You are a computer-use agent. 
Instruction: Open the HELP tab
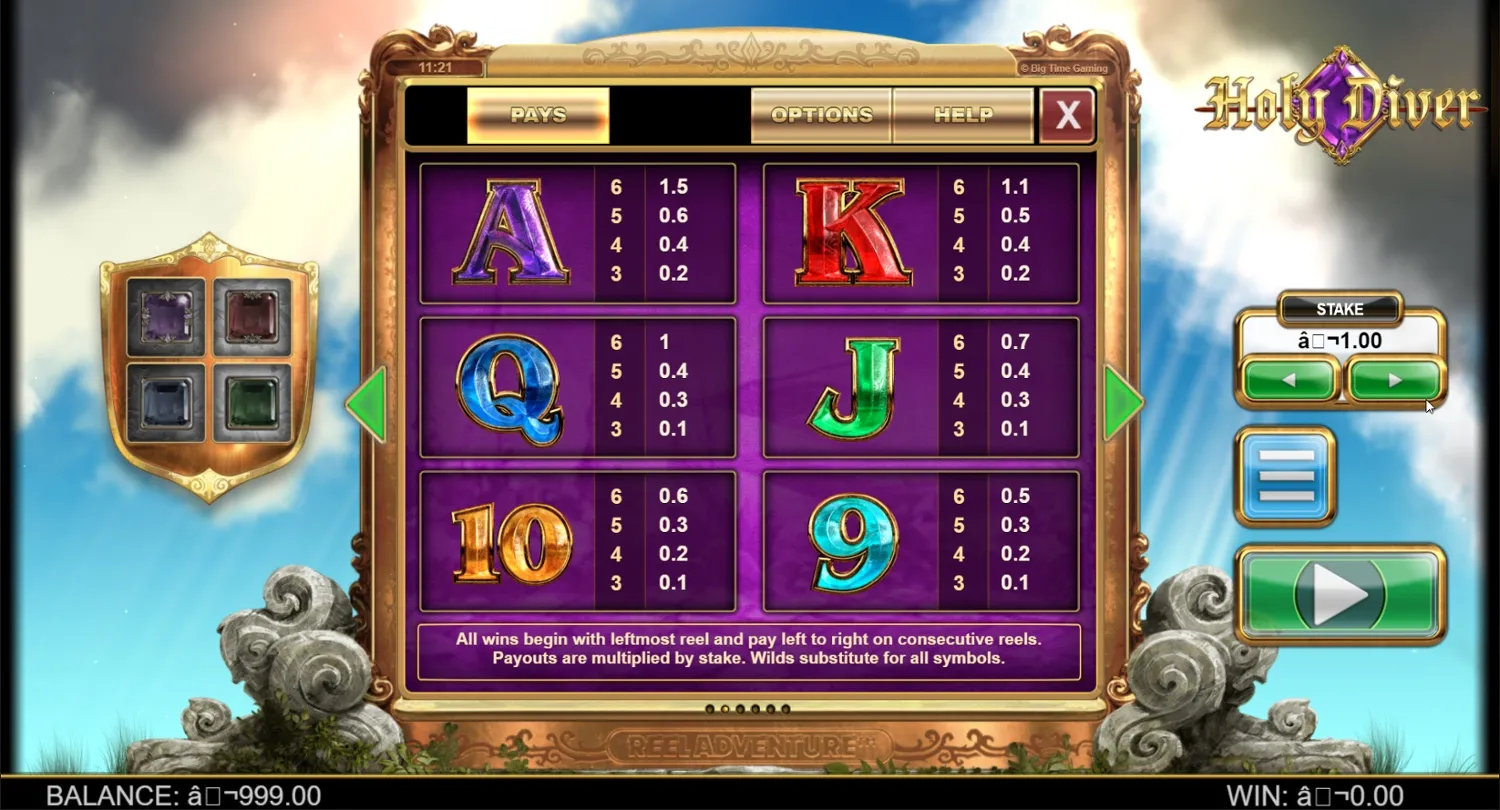(x=962, y=115)
